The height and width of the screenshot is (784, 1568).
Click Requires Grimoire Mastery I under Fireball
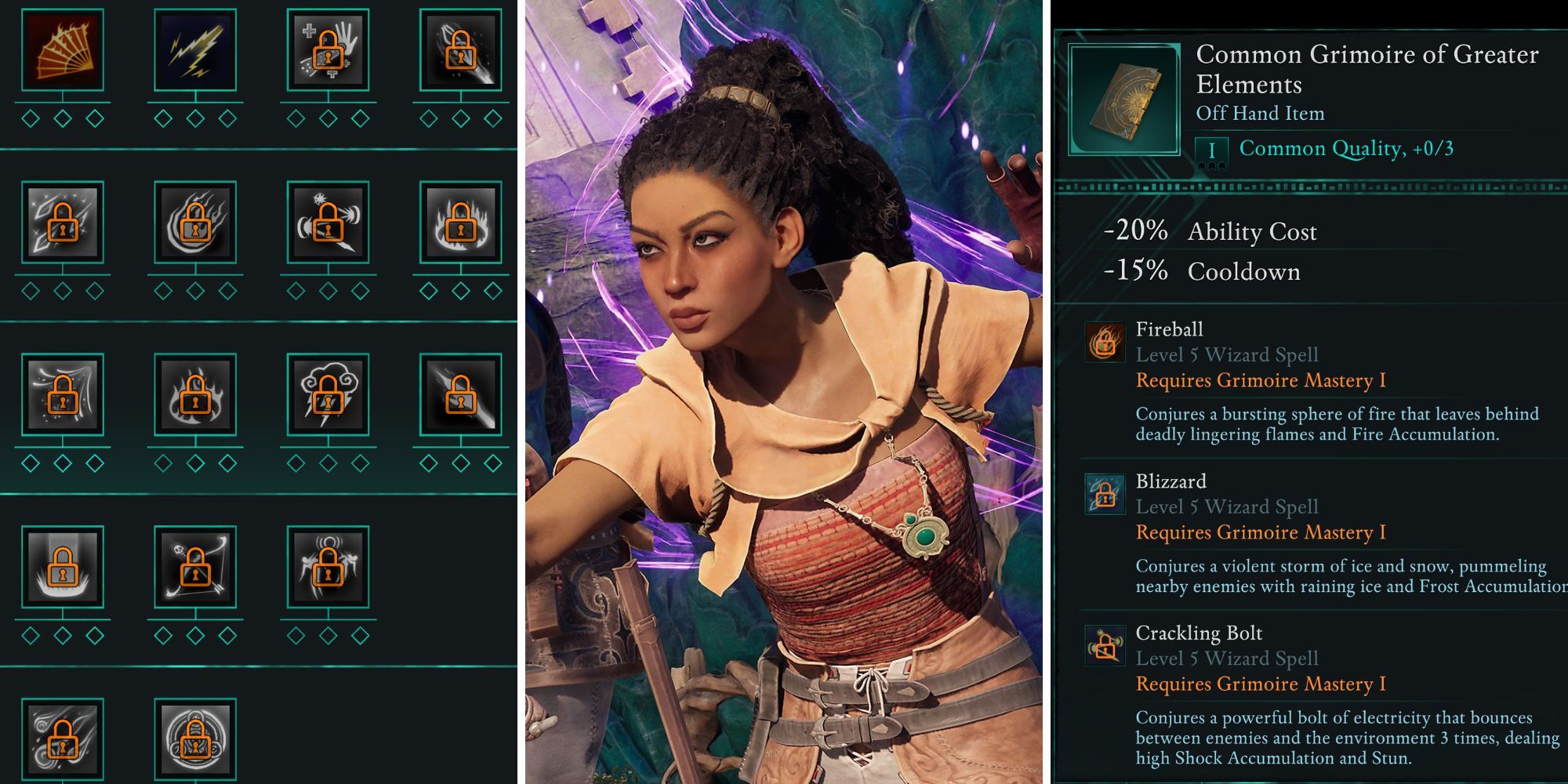tap(1260, 381)
